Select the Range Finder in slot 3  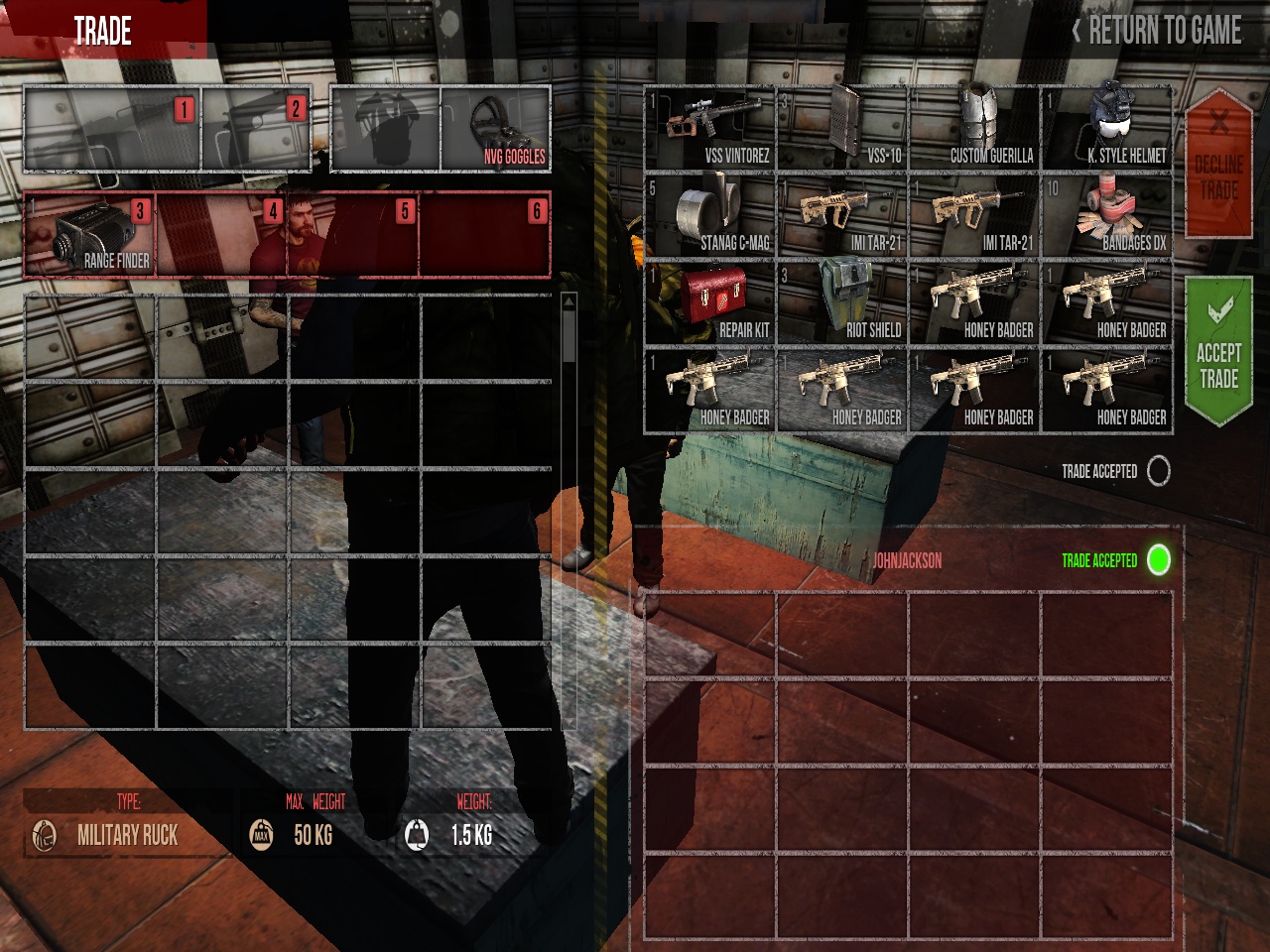(x=89, y=235)
